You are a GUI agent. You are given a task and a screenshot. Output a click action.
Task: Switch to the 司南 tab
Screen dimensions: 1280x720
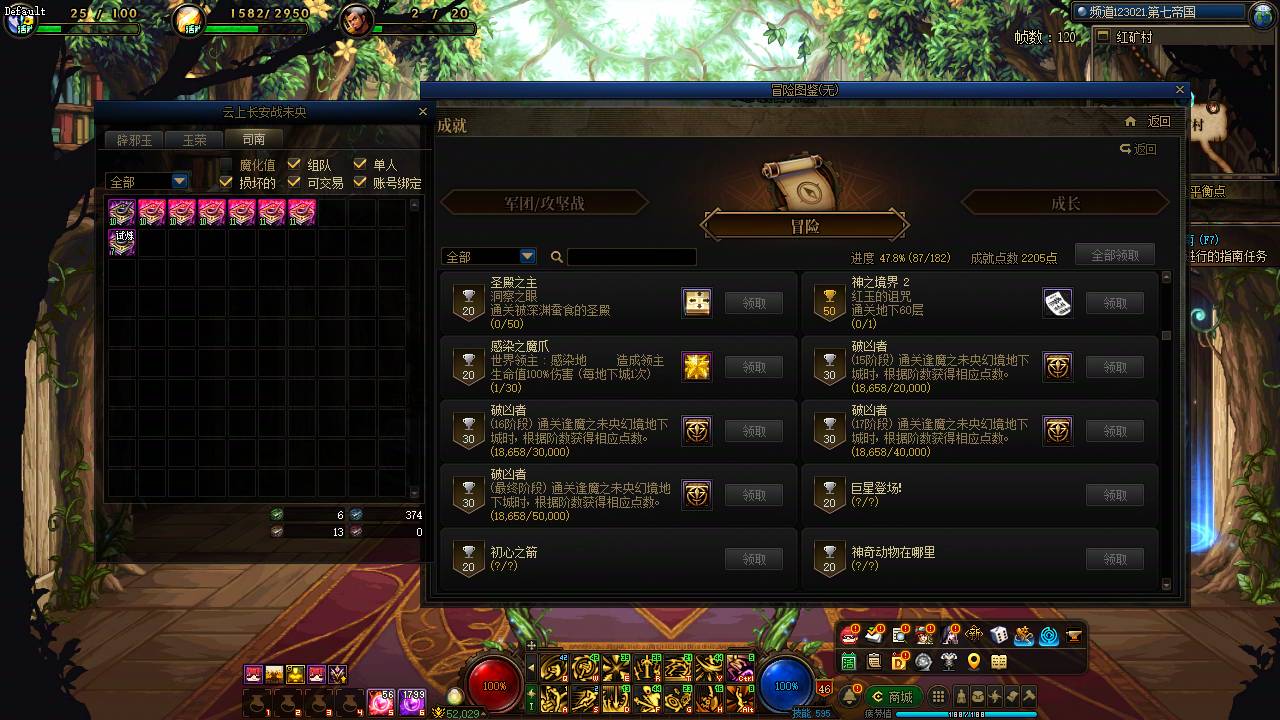254,139
